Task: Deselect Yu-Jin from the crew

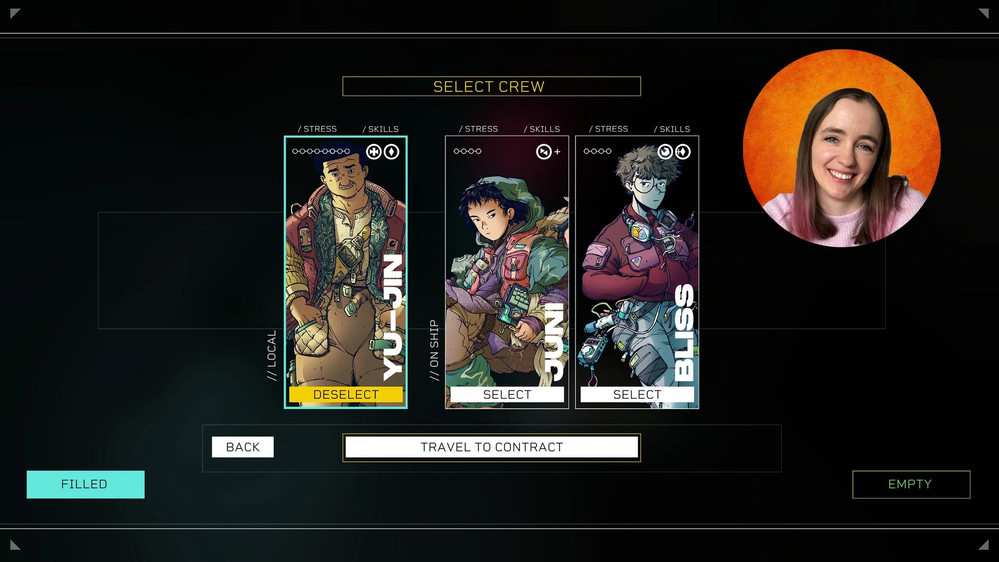Action: click(x=346, y=395)
